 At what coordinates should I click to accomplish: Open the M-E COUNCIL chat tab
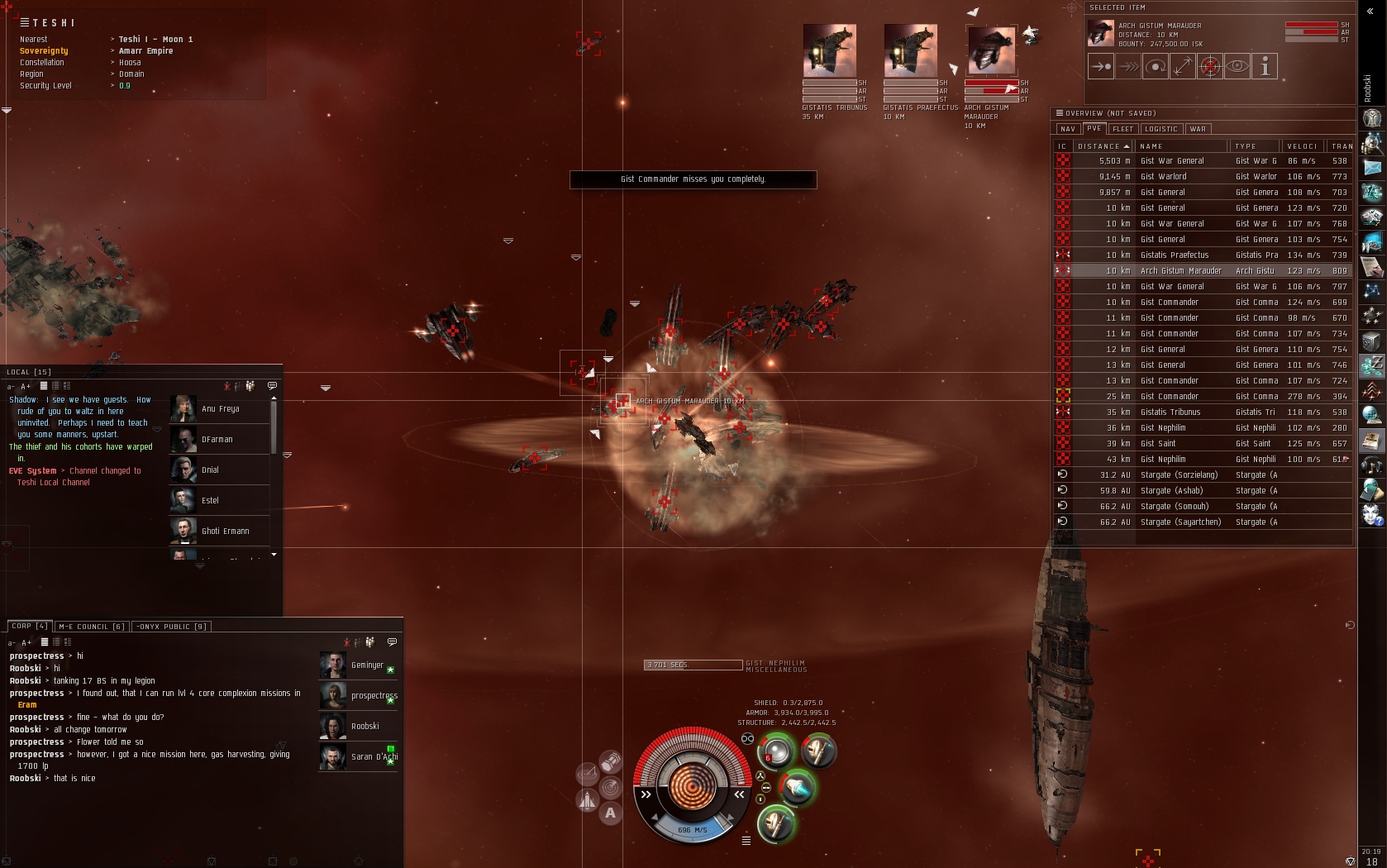point(91,627)
